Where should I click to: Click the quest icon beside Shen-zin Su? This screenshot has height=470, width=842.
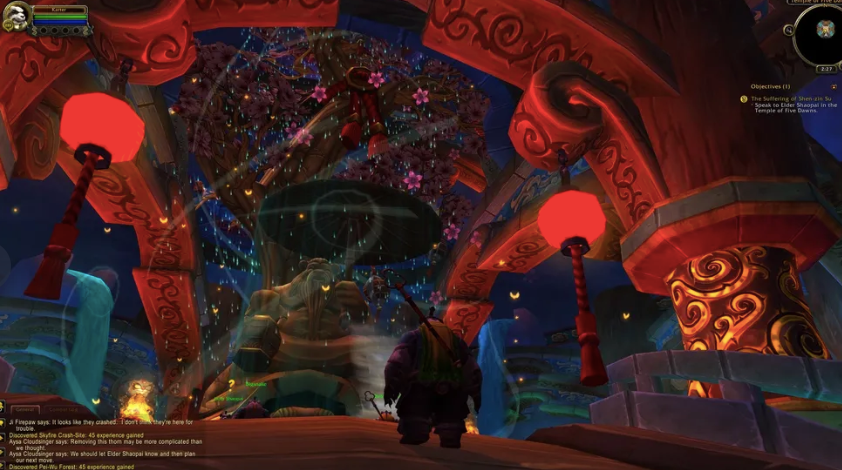coord(743,98)
